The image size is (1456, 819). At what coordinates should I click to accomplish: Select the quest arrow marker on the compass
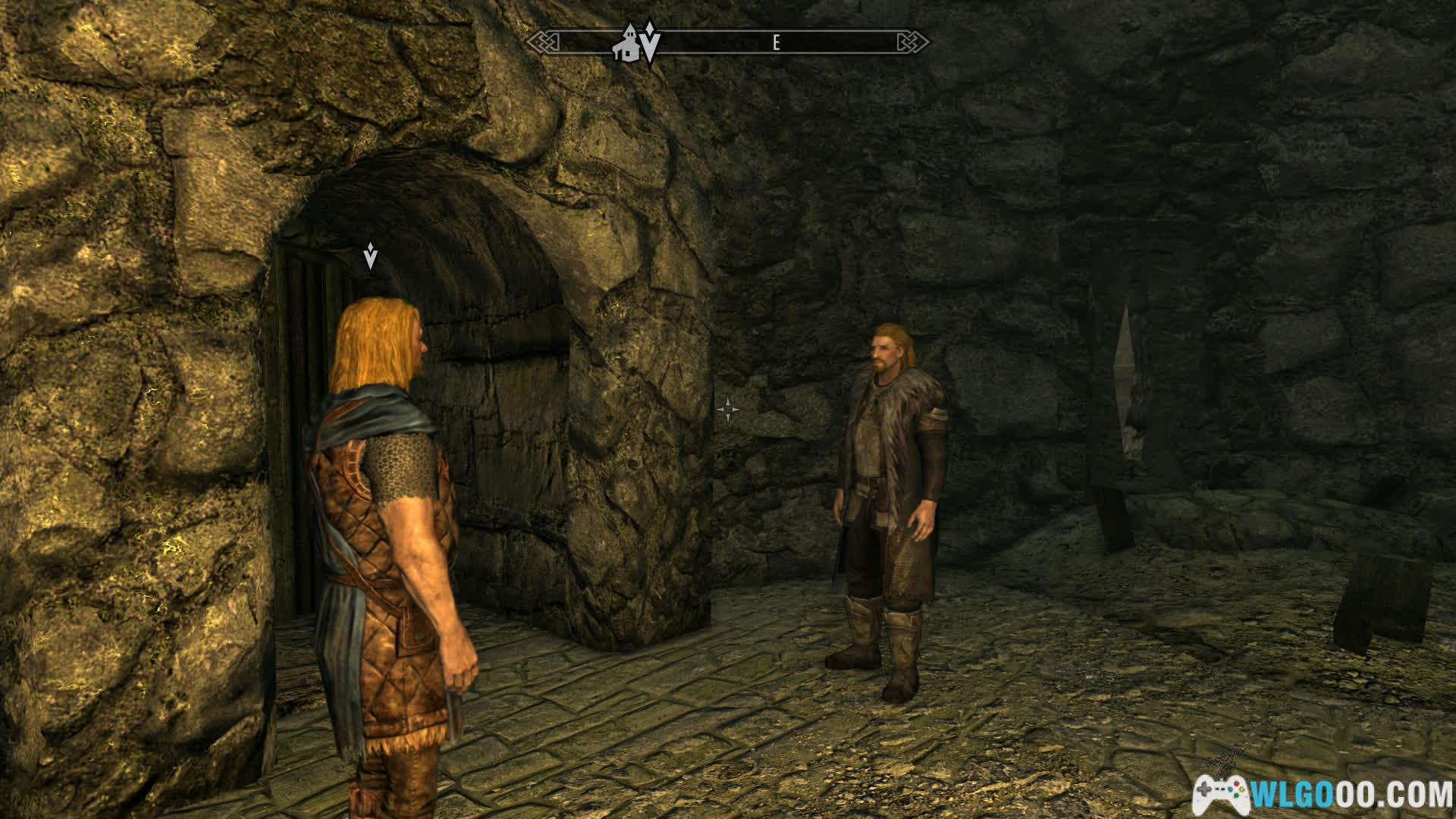tap(651, 42)
